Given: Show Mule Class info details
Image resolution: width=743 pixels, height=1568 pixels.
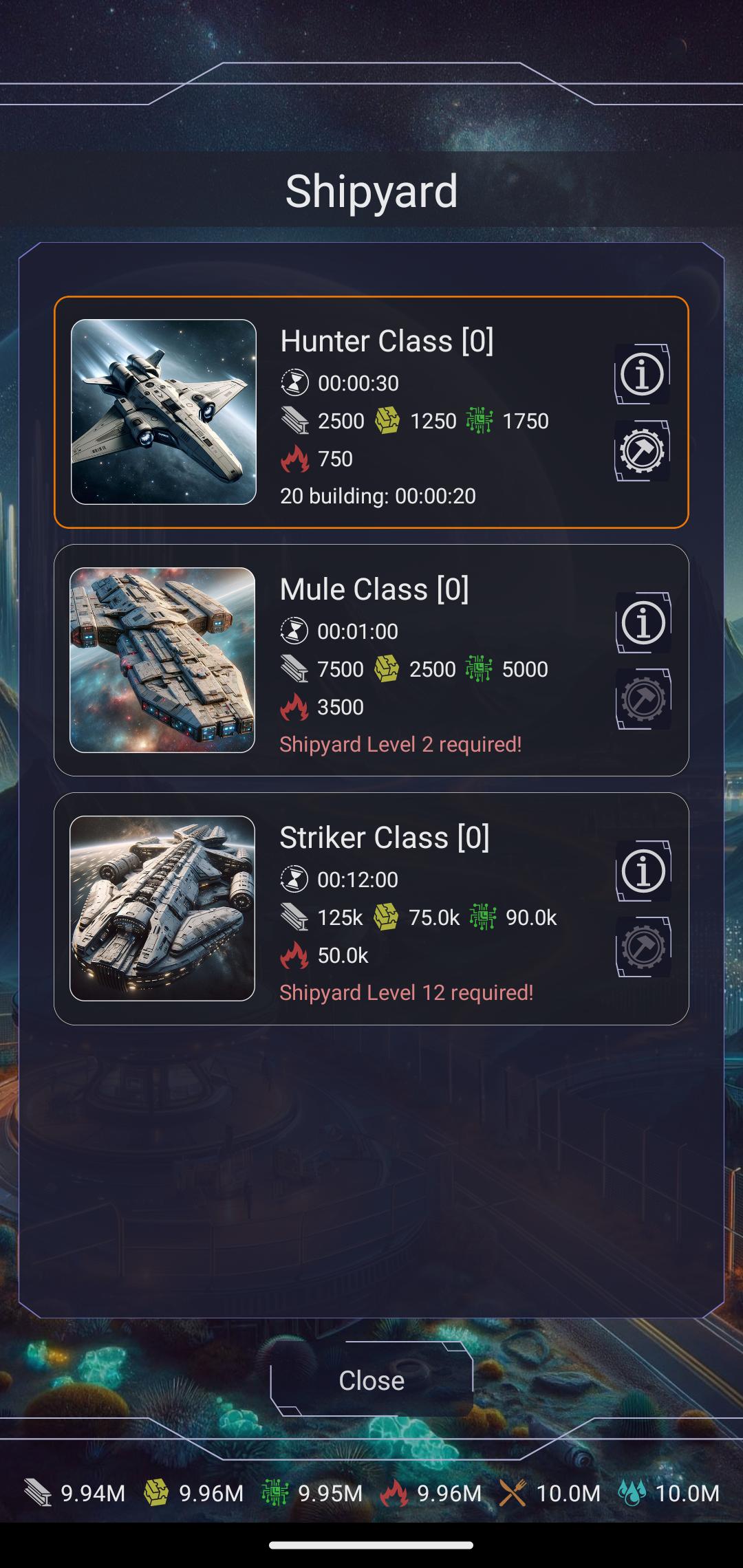Looking at the screenshot, I should (x=643, y=623).
